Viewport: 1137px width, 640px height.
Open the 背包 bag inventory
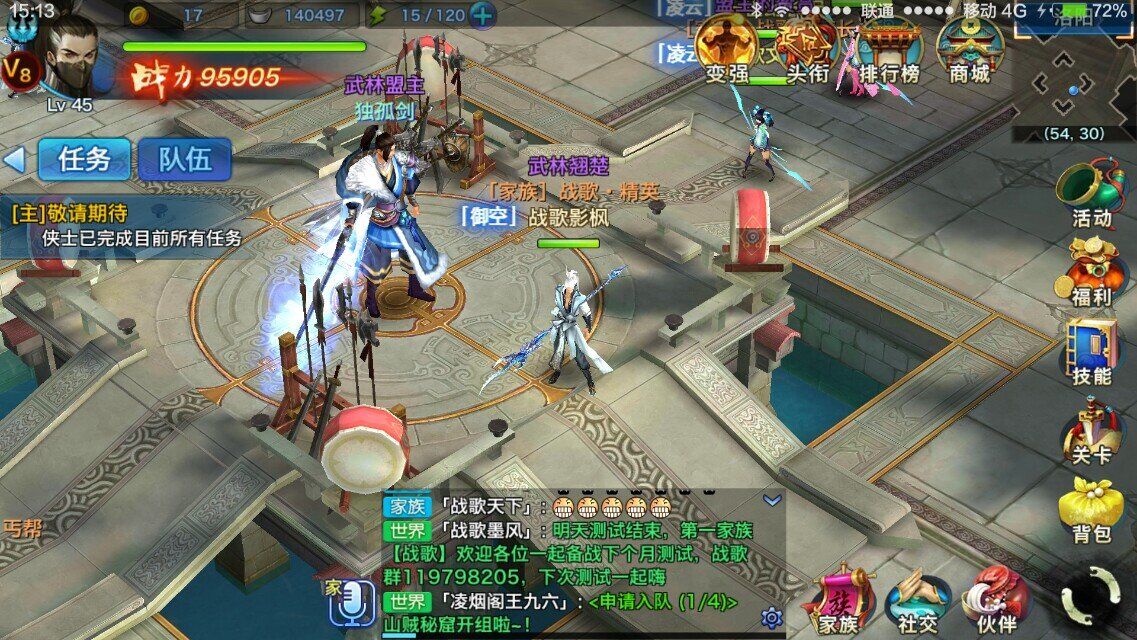(1090, 510)
